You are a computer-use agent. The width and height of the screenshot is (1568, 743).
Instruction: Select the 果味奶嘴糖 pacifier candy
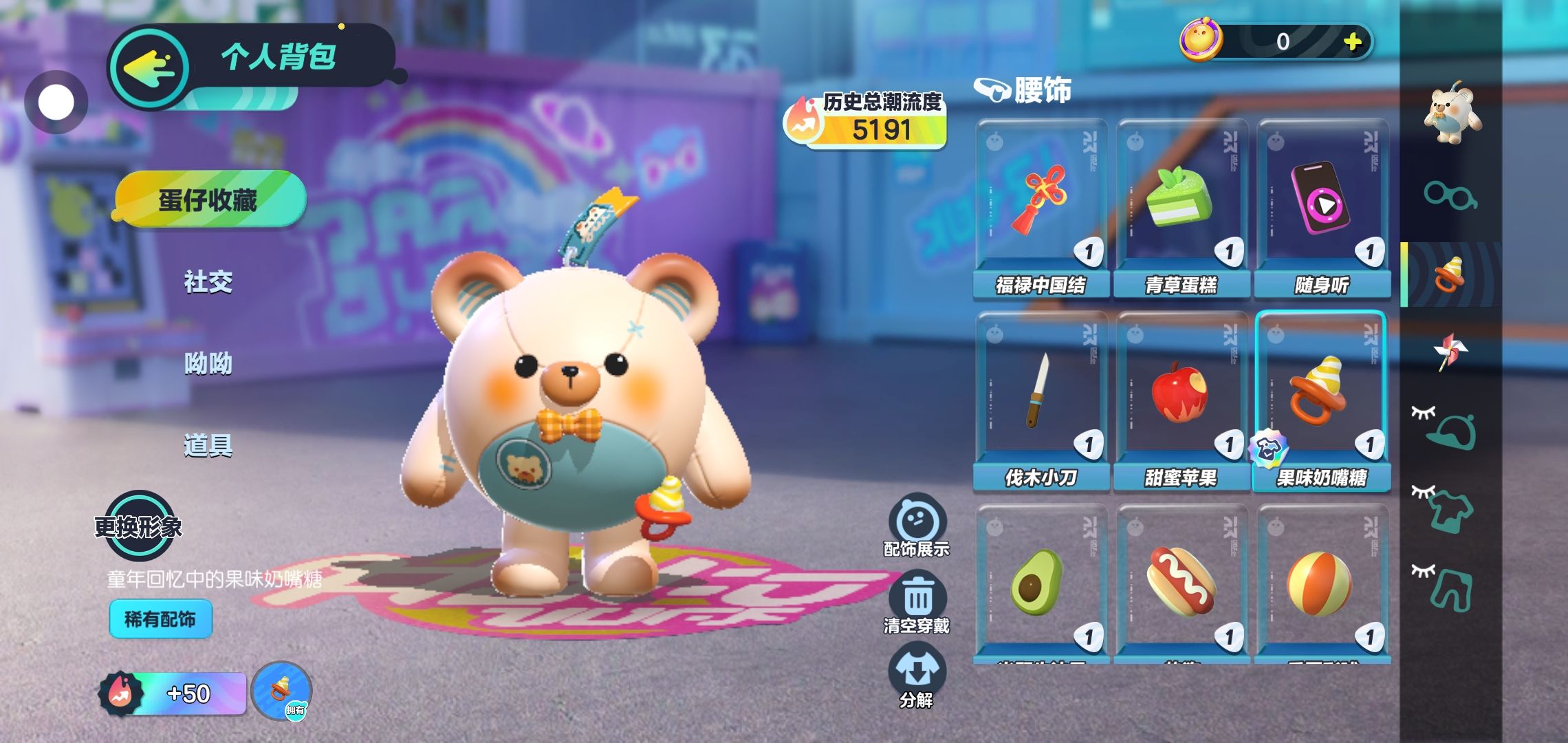click(1322, 399)
